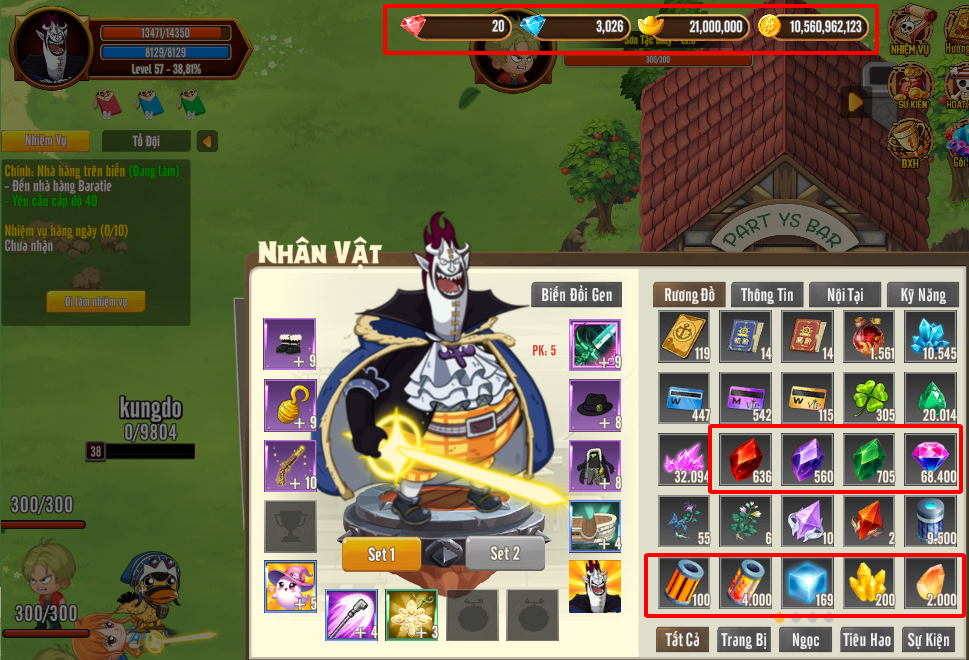Activate equipment Set 1
Image resolution: width=969 pixels, height=660 pixels.
[381, 553]
